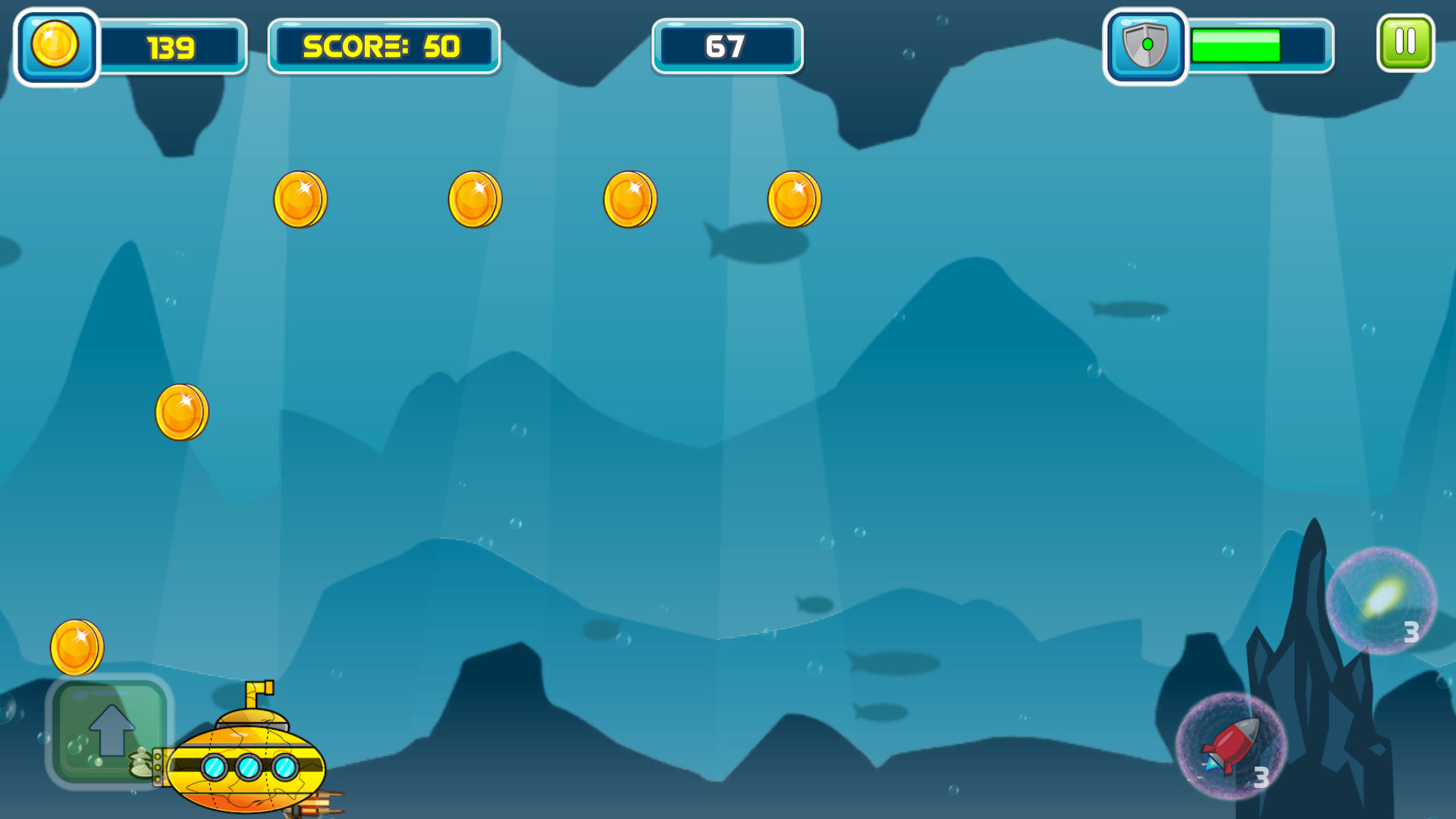The image size is (1456, 819).
Task: Click the coin count display showing 139
Action: pyautogui.click(x=173, y=47)
